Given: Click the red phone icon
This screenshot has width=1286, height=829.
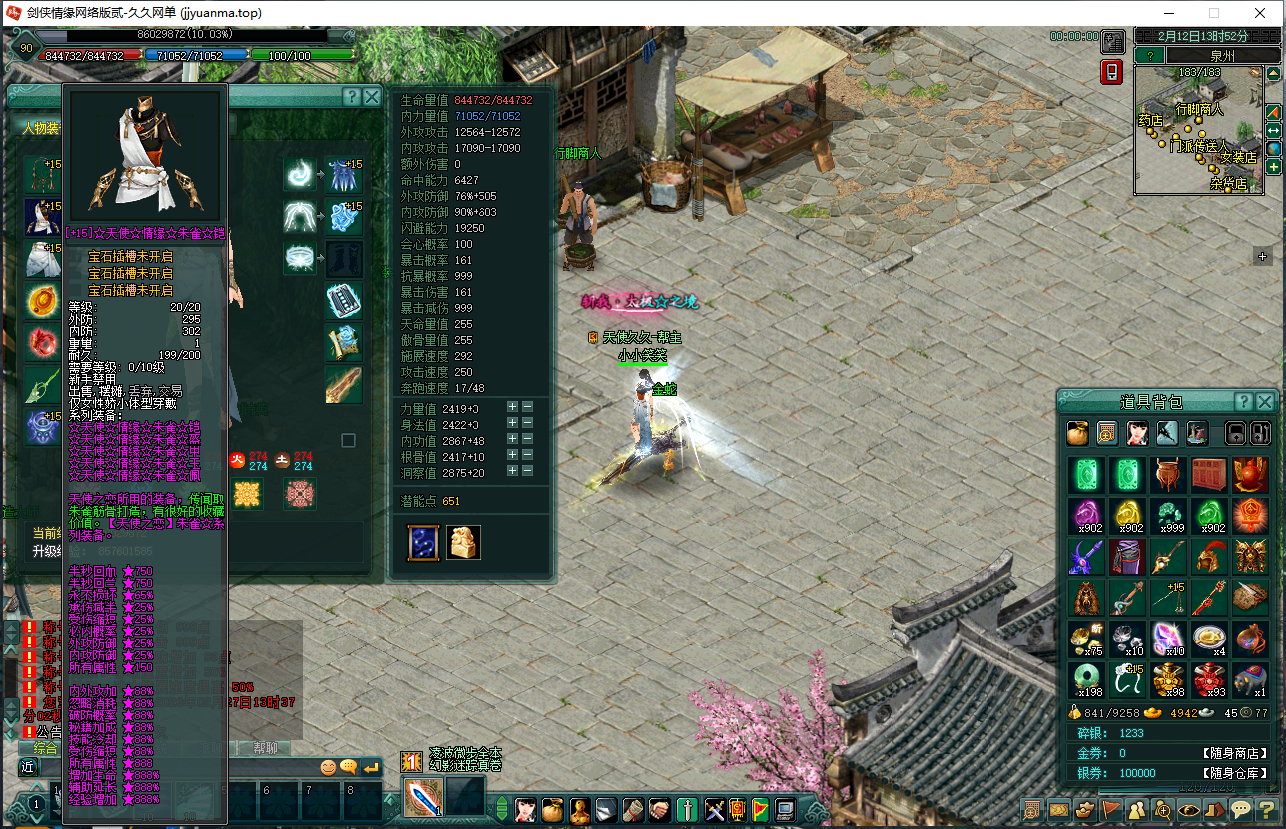Looking at the screenshot, I should pyautogui.click(x=1111, y=72).
